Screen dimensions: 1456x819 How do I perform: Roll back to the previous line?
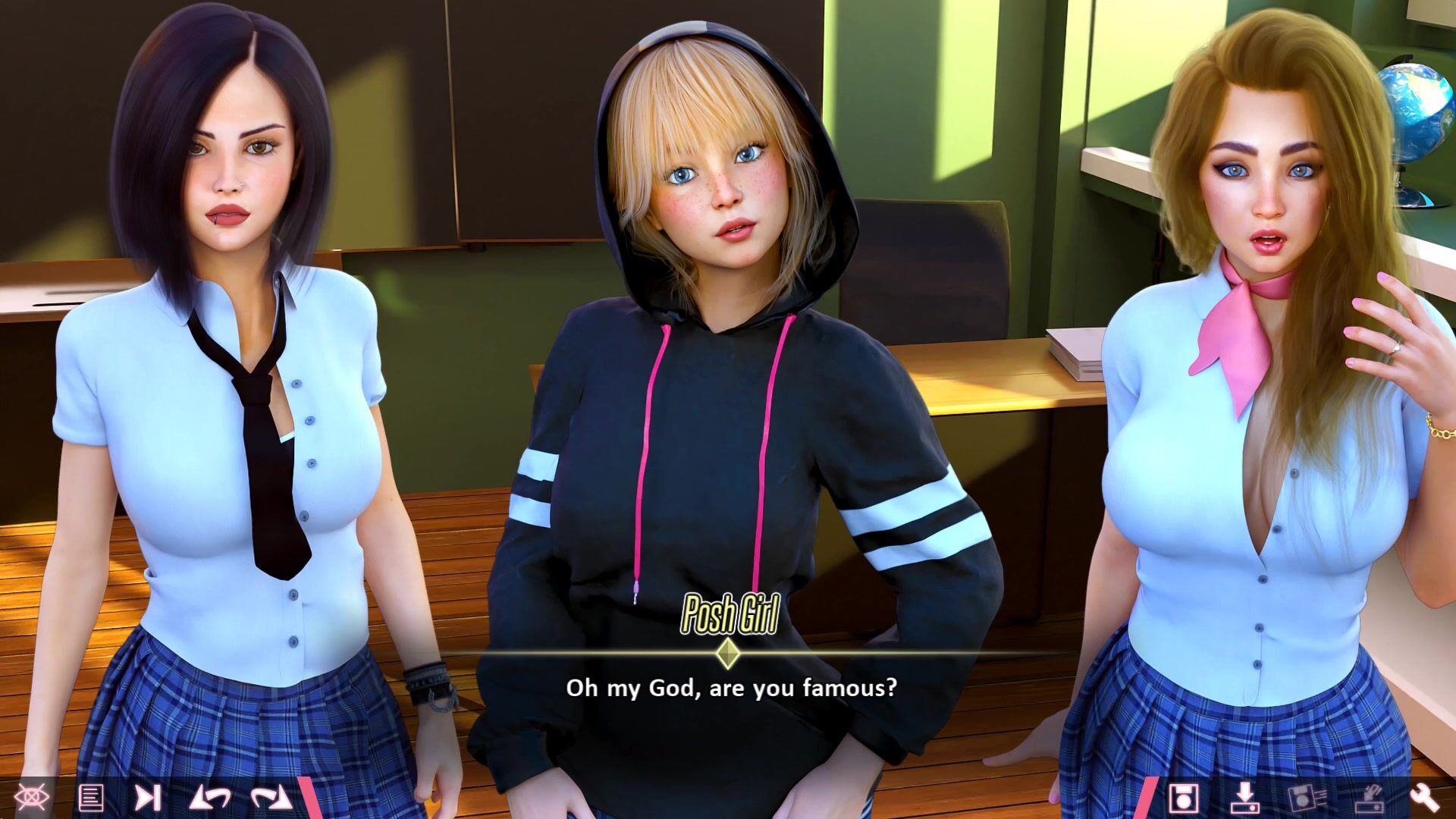[x=210, y=797]
